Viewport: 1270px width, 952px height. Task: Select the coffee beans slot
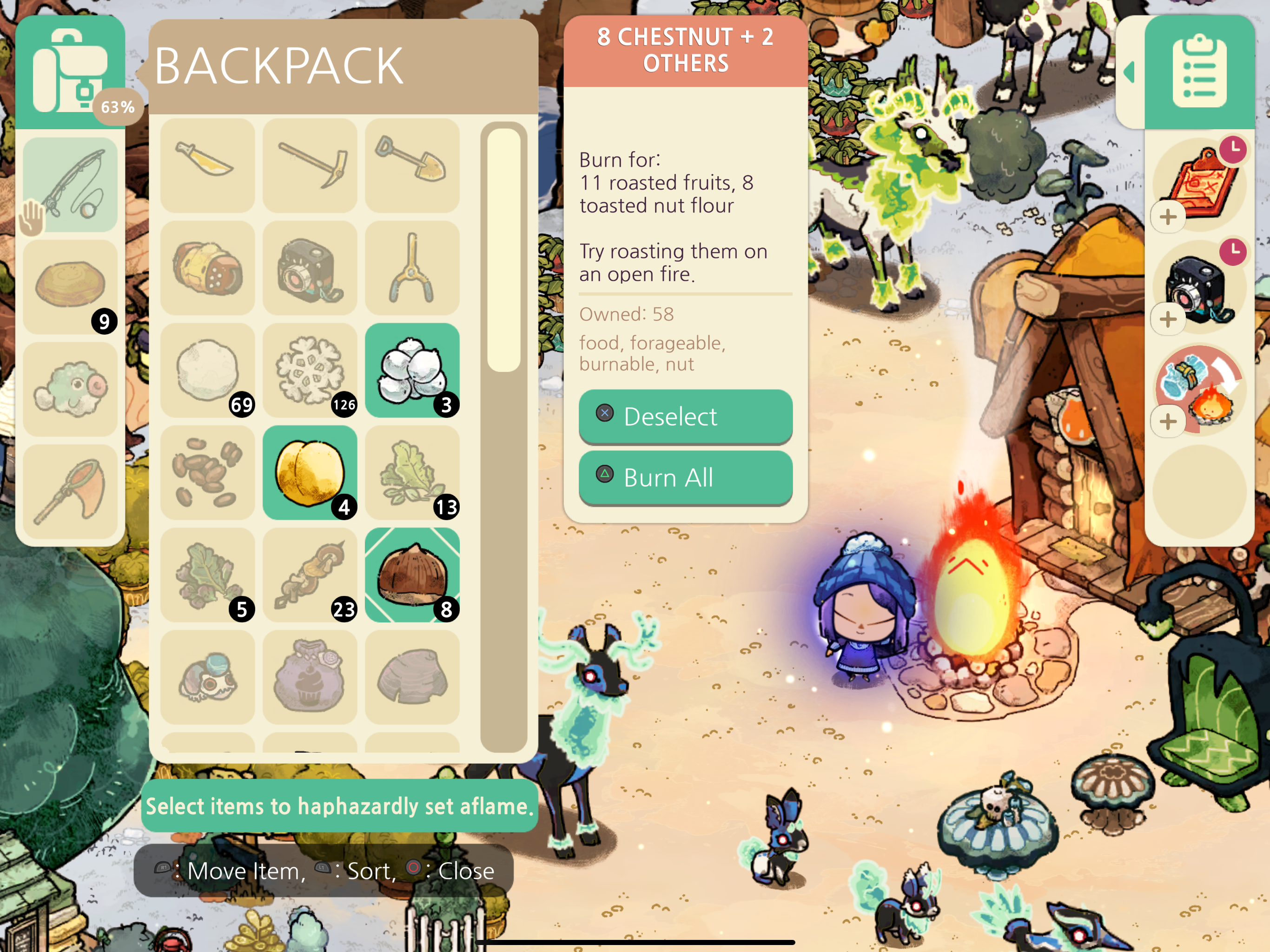click(x=207, y=473)
